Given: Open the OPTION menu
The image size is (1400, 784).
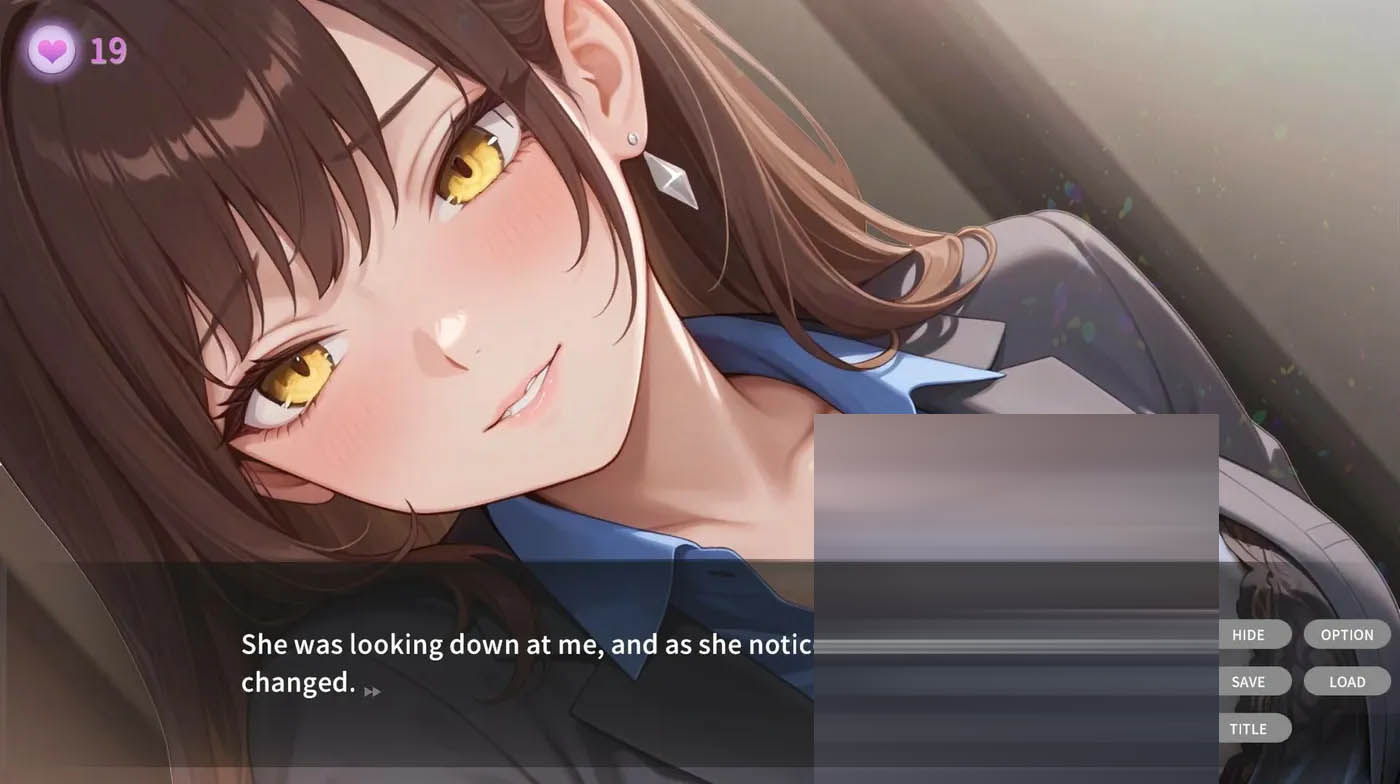Looking at the screenshot, I should coord(1346,635).
